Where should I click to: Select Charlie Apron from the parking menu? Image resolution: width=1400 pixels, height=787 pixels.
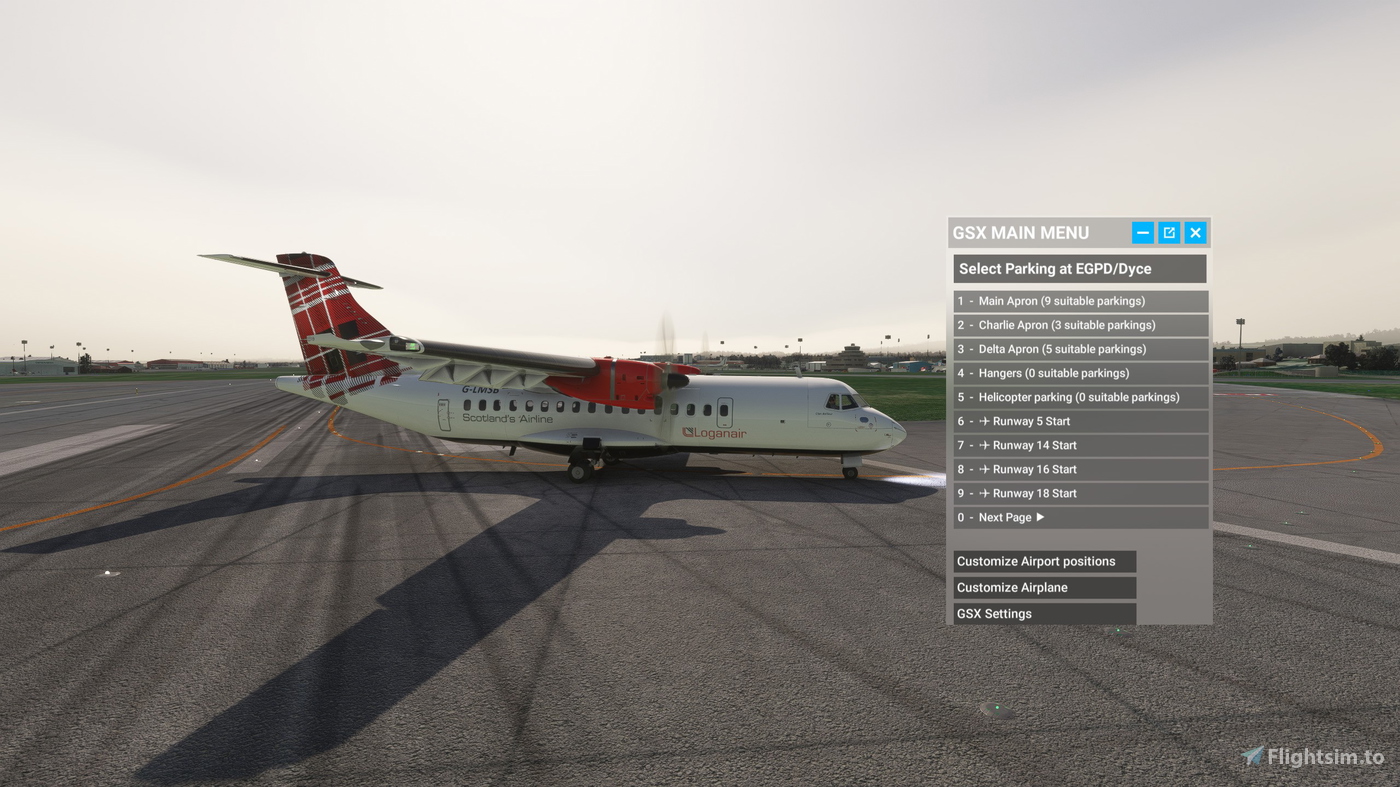coord(1062,324)
